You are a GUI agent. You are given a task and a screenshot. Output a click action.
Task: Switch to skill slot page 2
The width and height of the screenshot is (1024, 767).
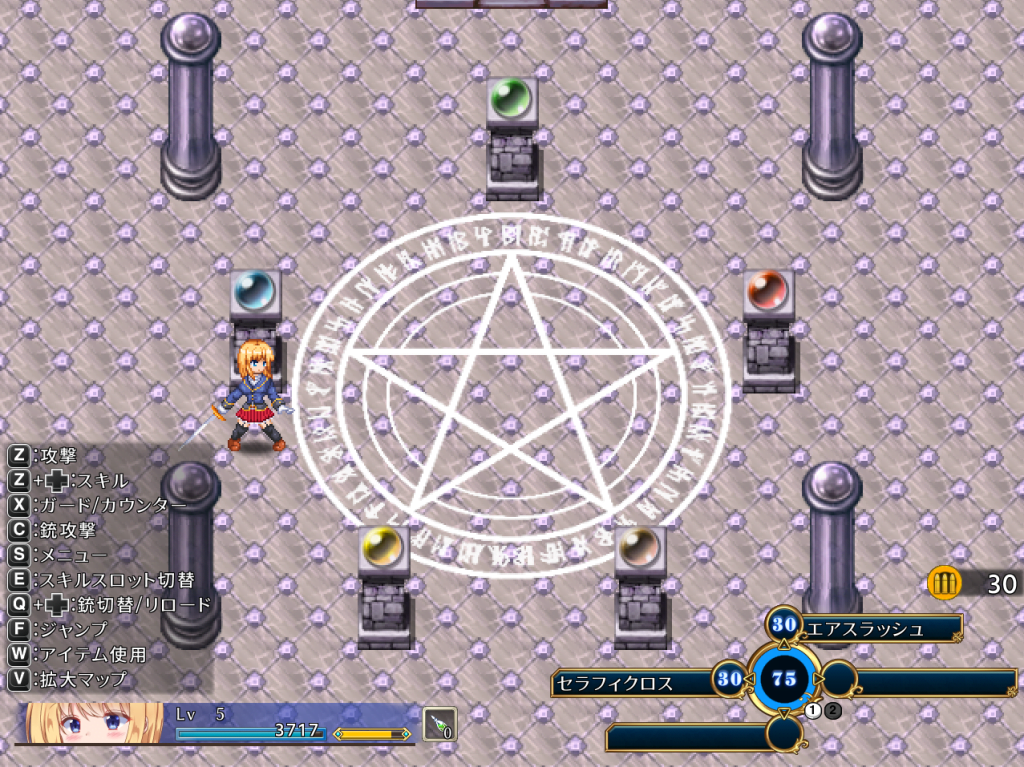(x=833, y=711)
